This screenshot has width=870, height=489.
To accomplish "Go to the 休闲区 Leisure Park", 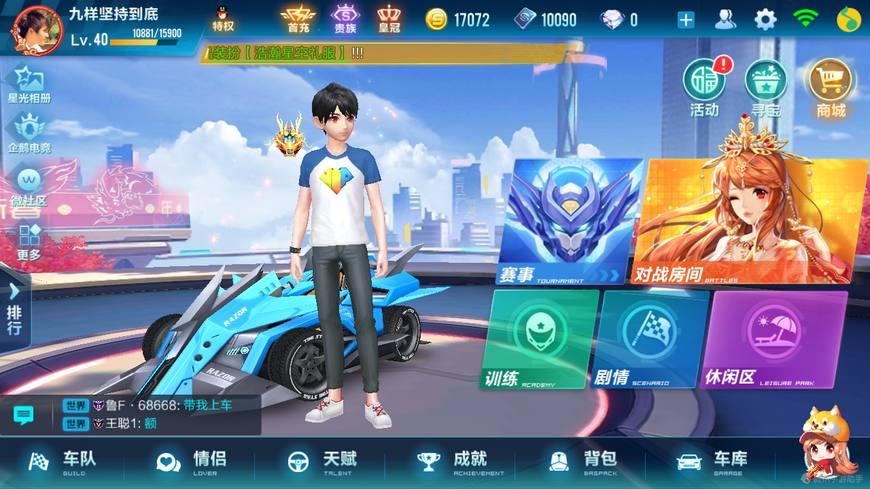I will pyautogui.click(x=777, y=338).
